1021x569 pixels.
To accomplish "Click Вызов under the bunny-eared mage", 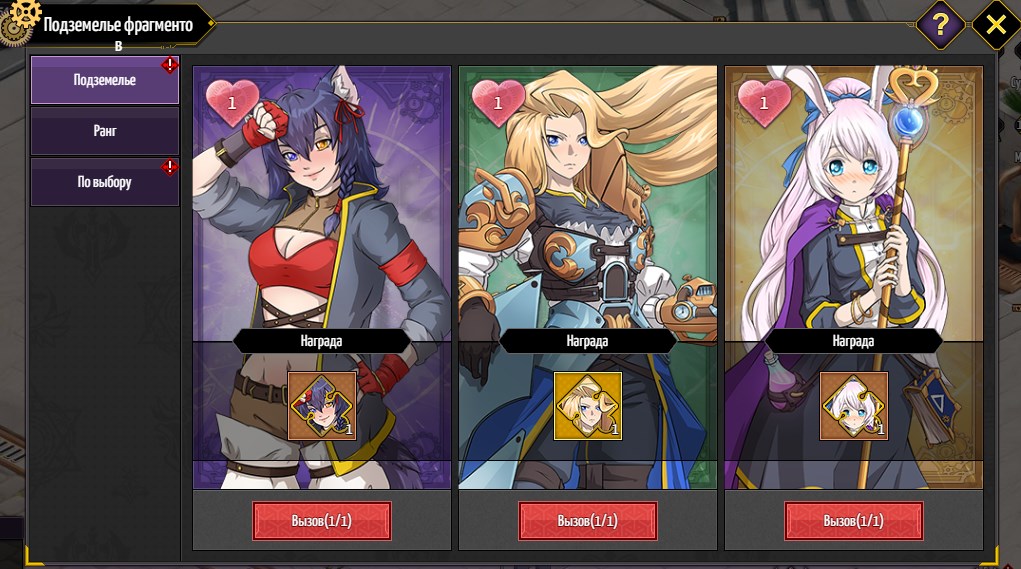I will click(853, 521).
